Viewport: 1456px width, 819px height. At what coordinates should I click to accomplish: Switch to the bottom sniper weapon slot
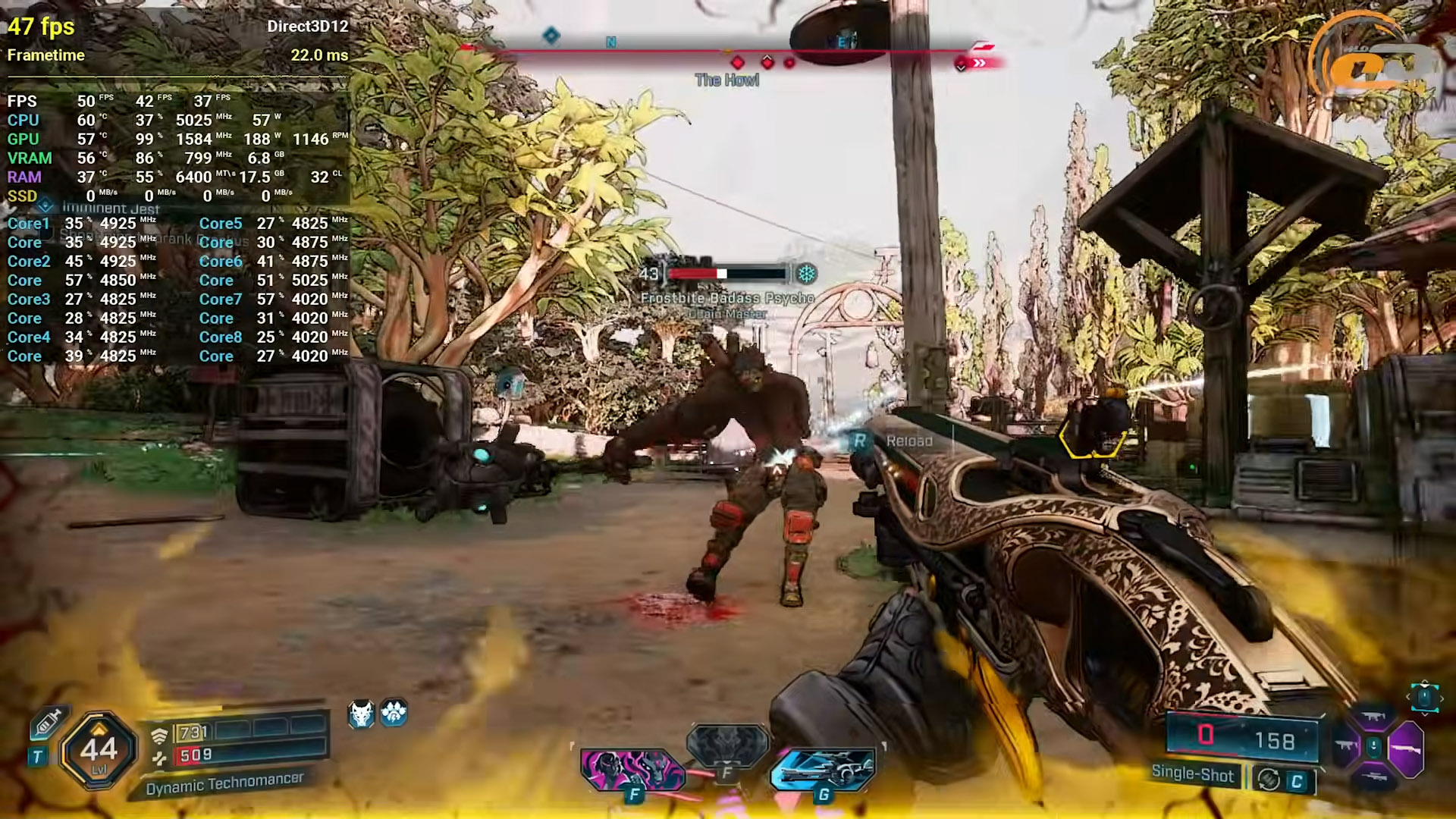point(1373,777)
